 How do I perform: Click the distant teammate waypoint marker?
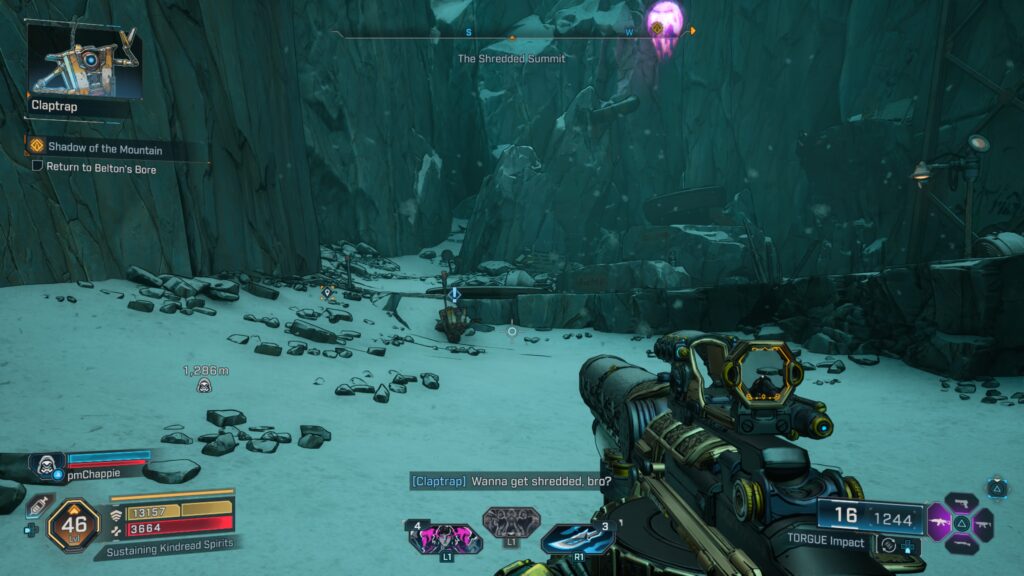pyautogui.click(x=204, y=386)
